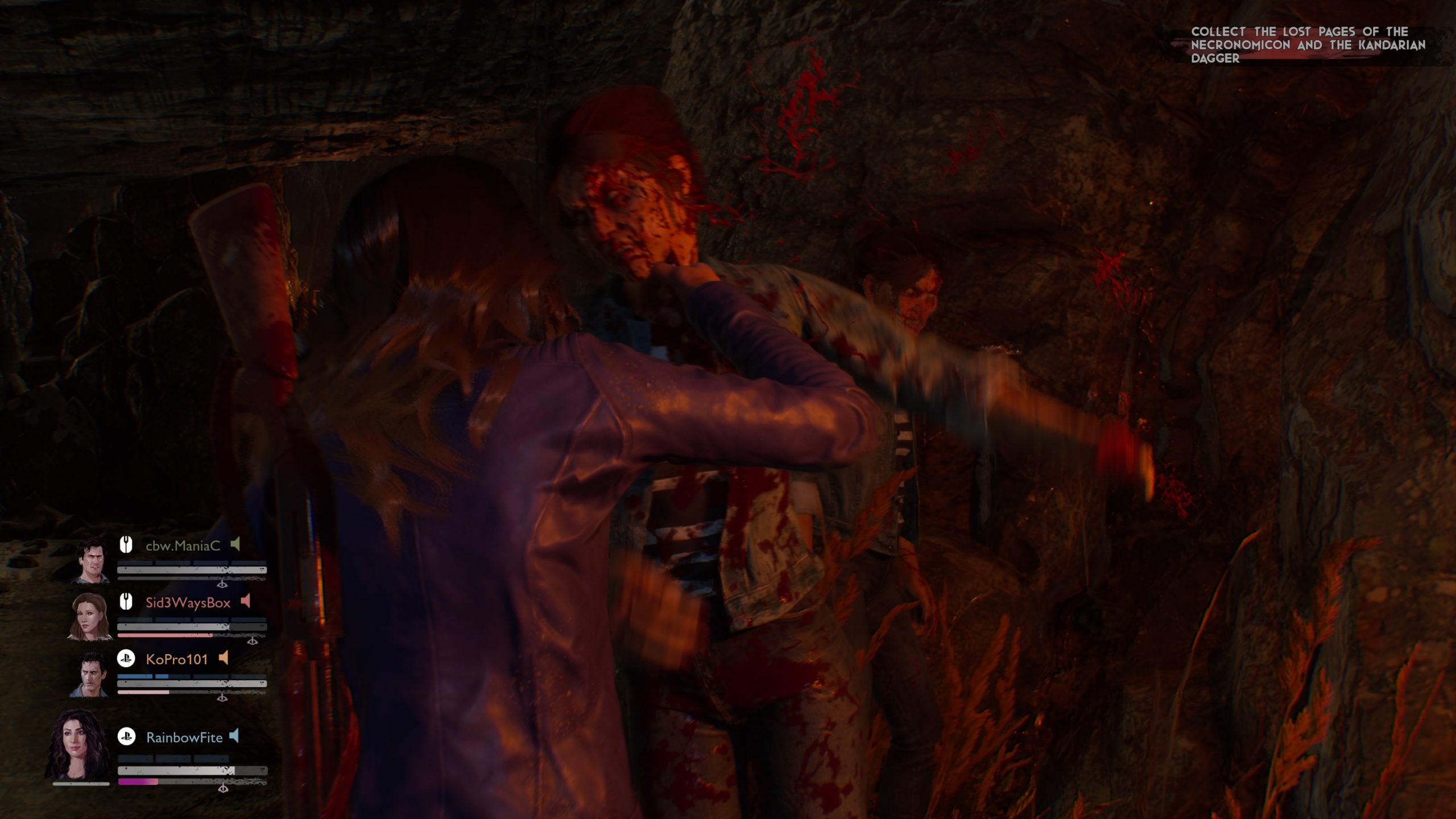Click the eye icon beneath RainbowFite's bars
Viewport: 1456px width, 819px height.
point(223,789)
